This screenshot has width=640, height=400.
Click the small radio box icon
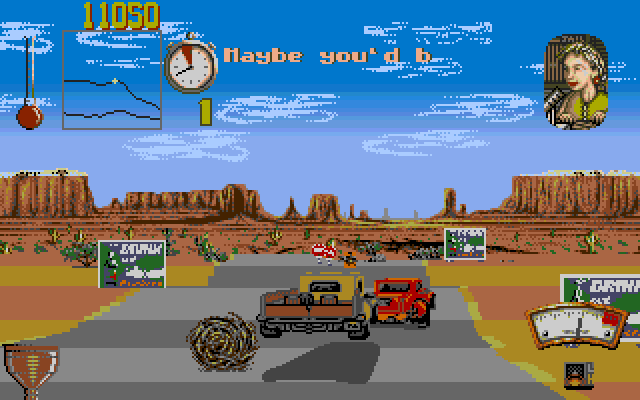click(577, 374)
